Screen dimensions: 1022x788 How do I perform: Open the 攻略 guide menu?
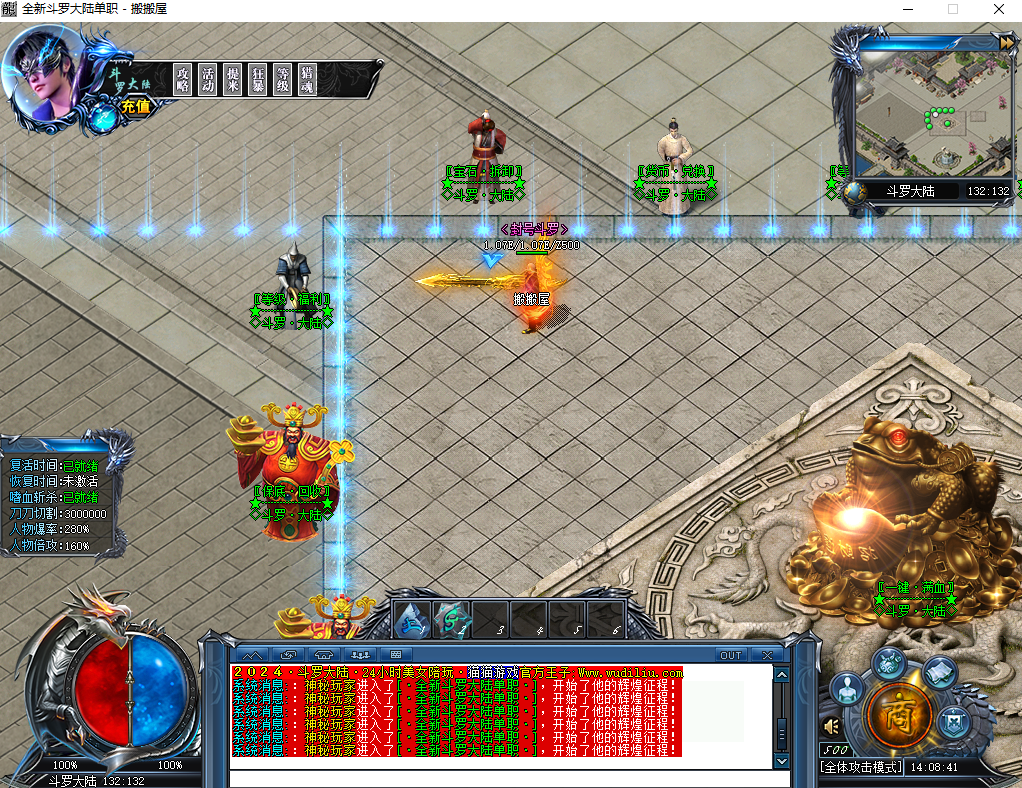182,80
